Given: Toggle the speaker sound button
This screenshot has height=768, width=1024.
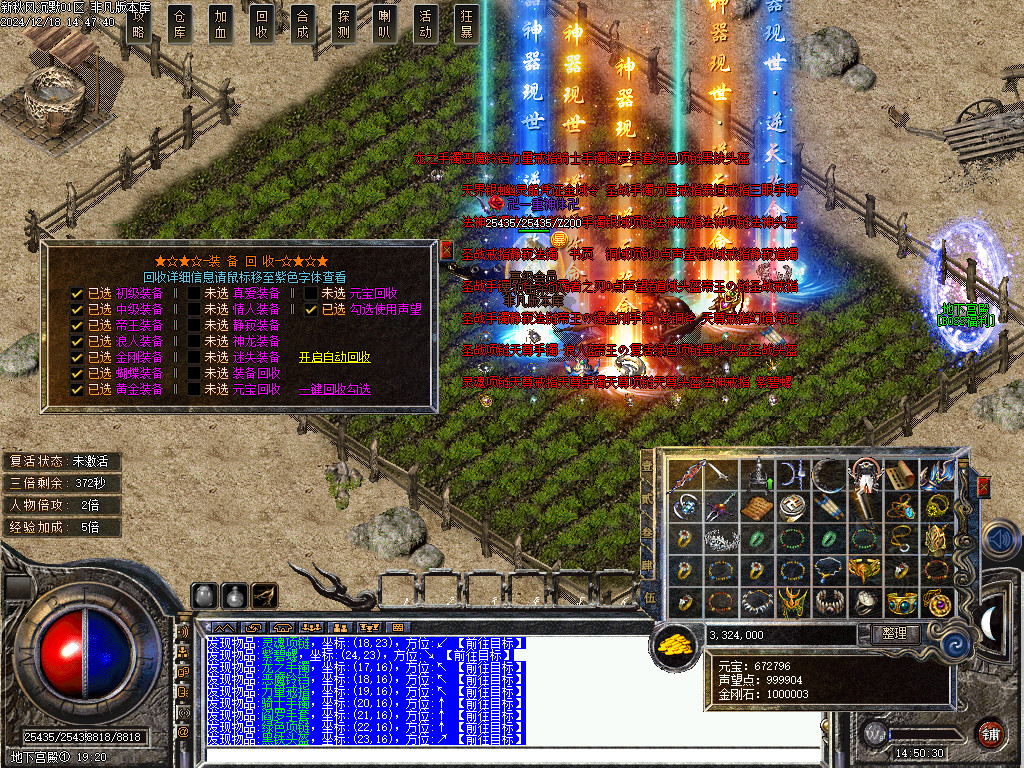Looking at the screenshot, I should point(1002,539).
